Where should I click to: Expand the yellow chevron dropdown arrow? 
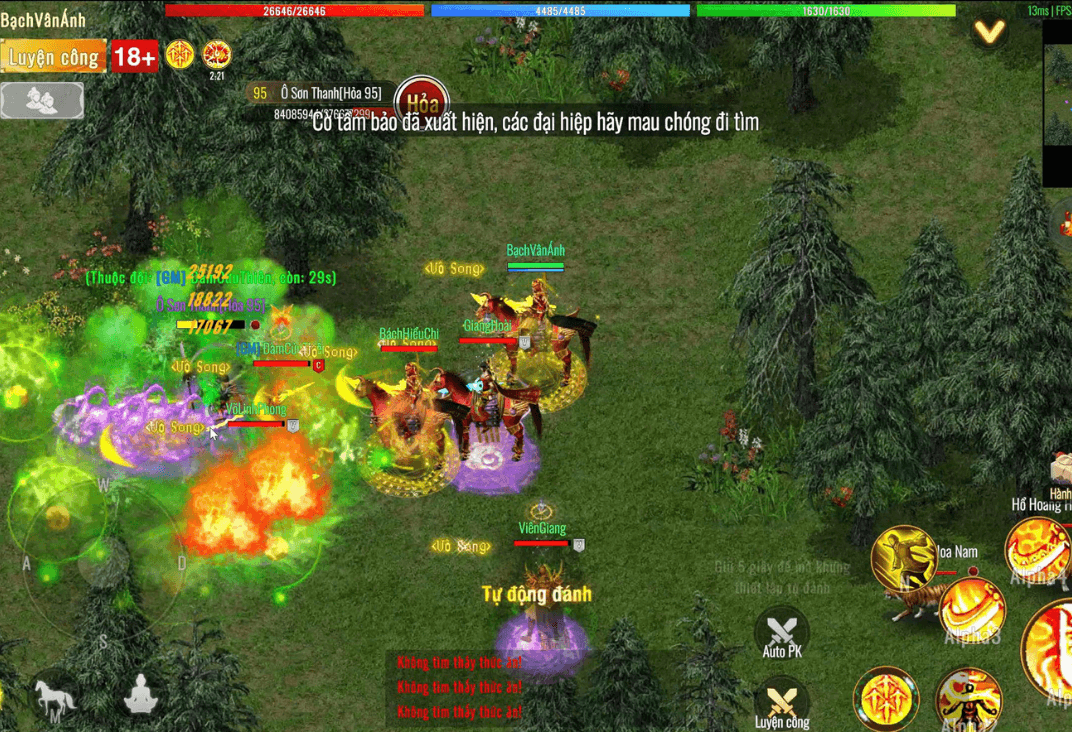tap(990, 32)
